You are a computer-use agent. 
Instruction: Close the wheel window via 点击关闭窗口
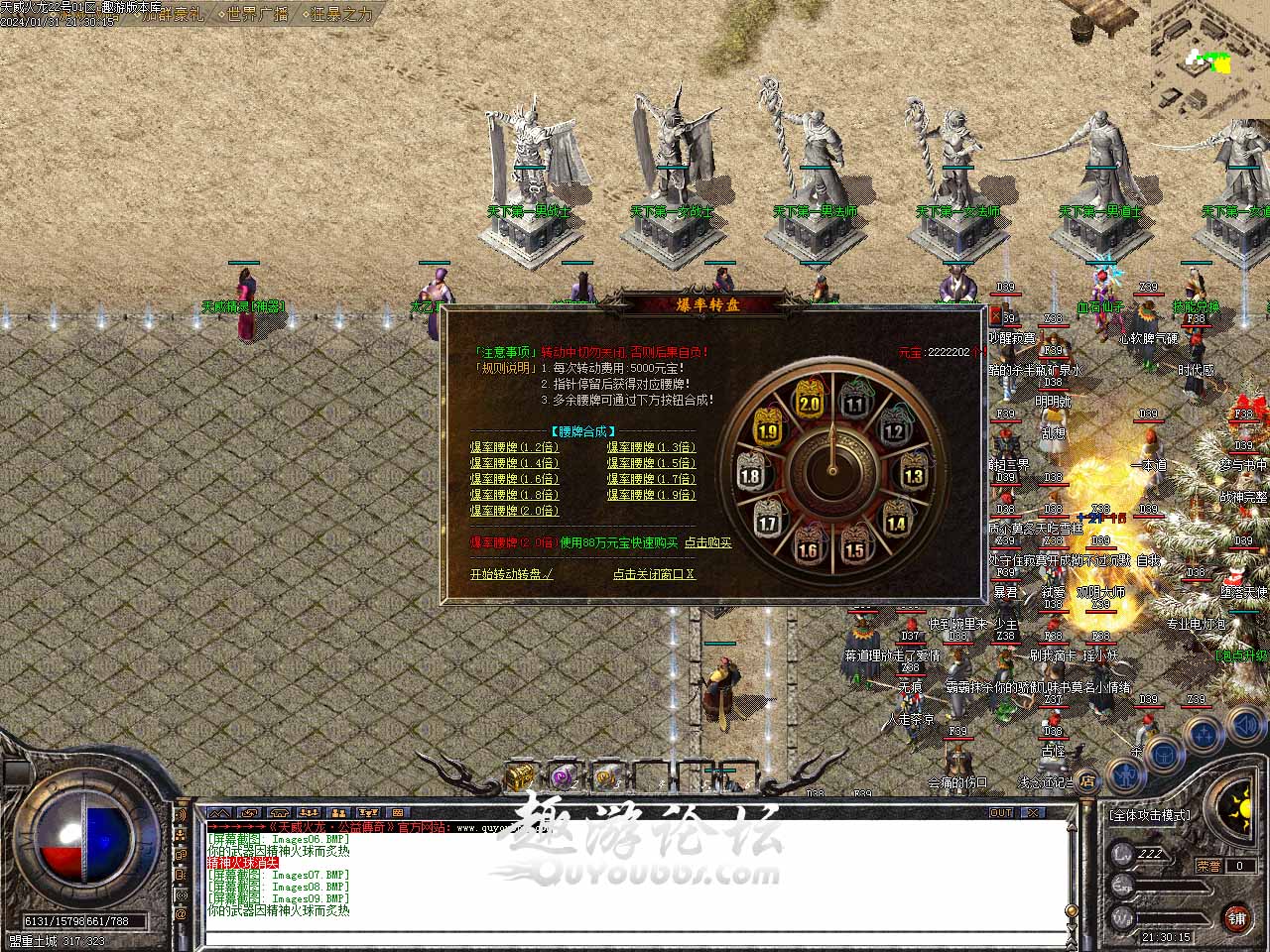coord(653,574)
